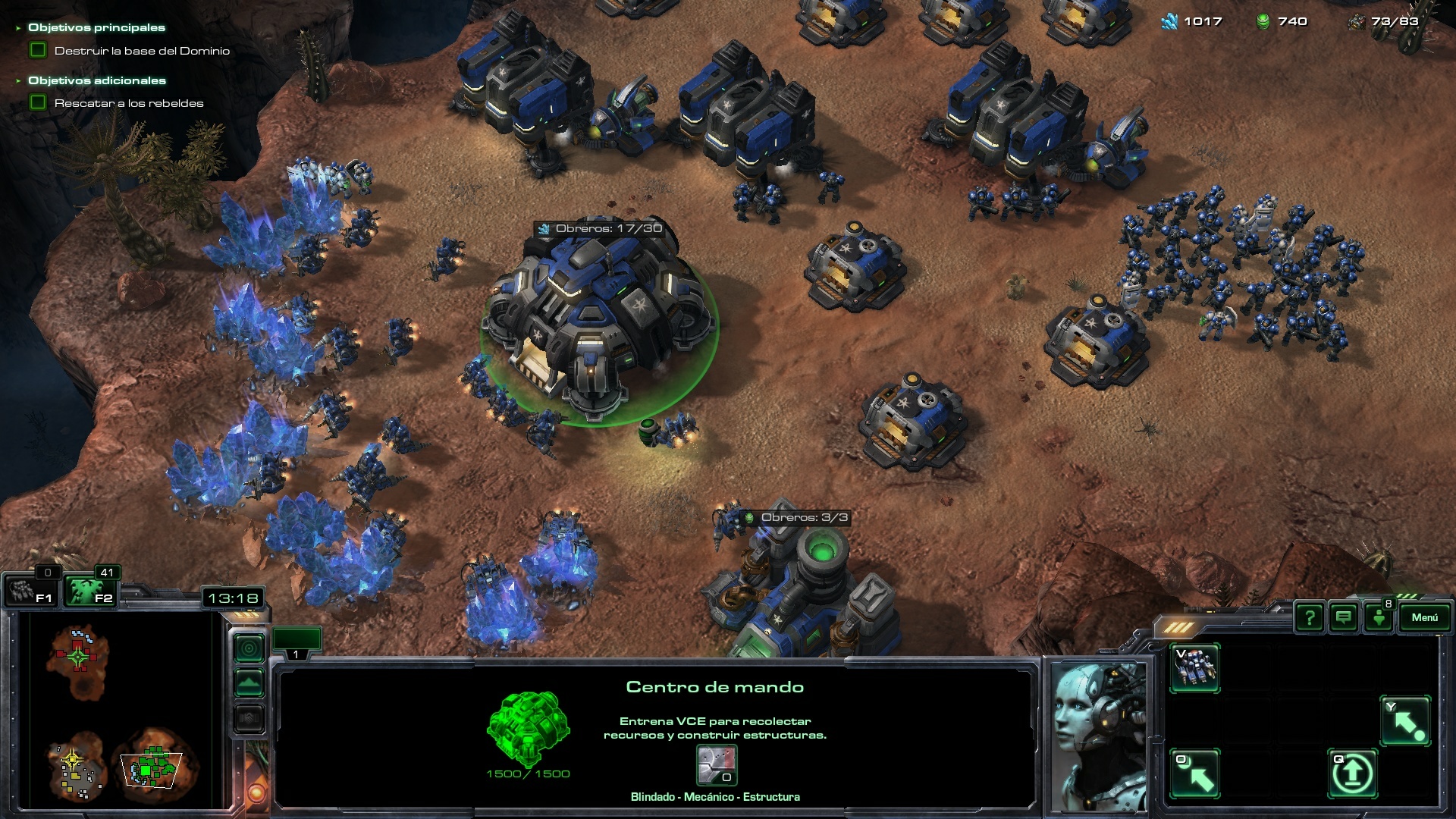This screenshot has width=1456, height=819.
Task: Select control group 1 tab
Action: point(297,642)
